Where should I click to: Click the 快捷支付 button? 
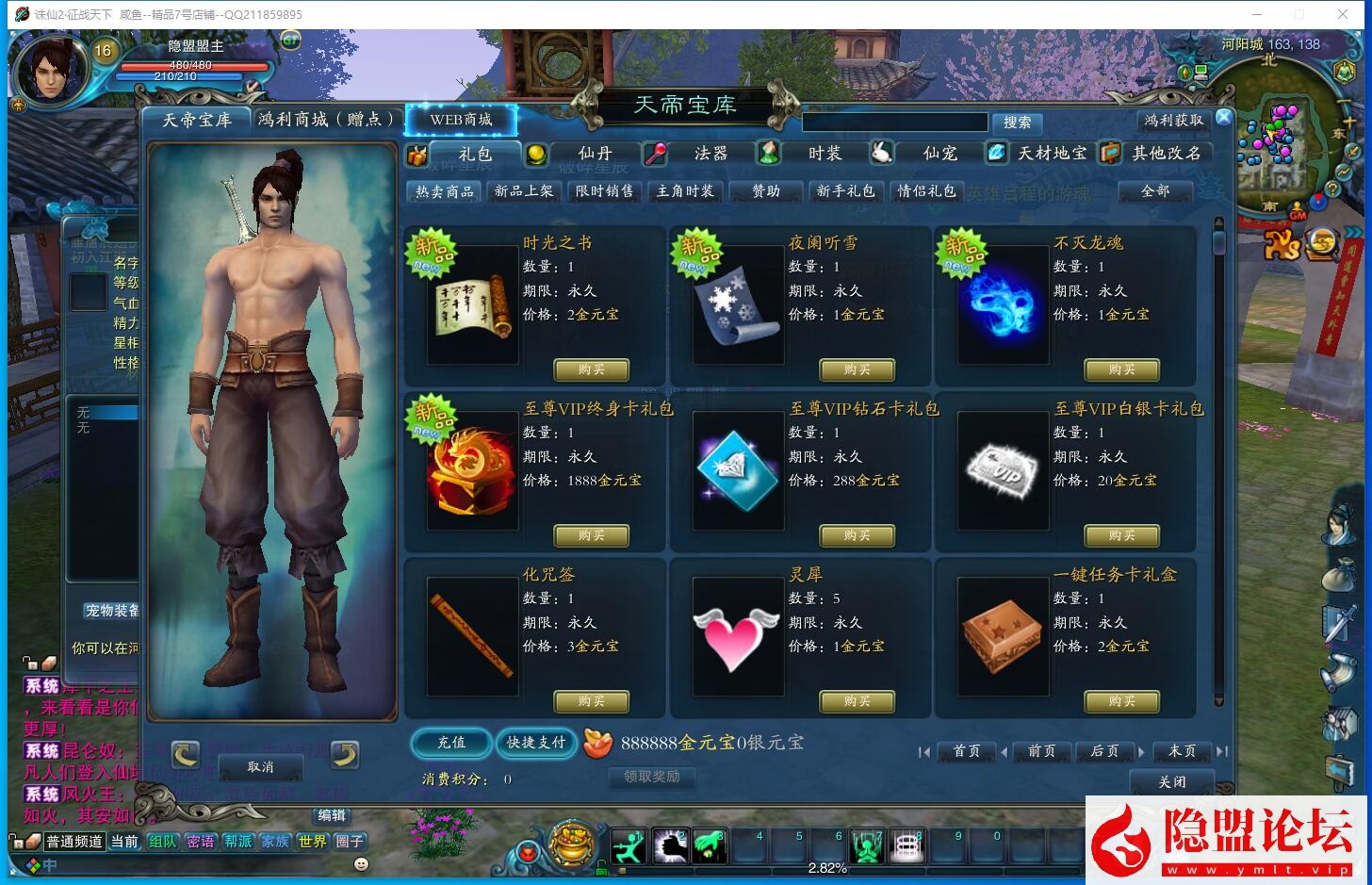tap(536, 743)
